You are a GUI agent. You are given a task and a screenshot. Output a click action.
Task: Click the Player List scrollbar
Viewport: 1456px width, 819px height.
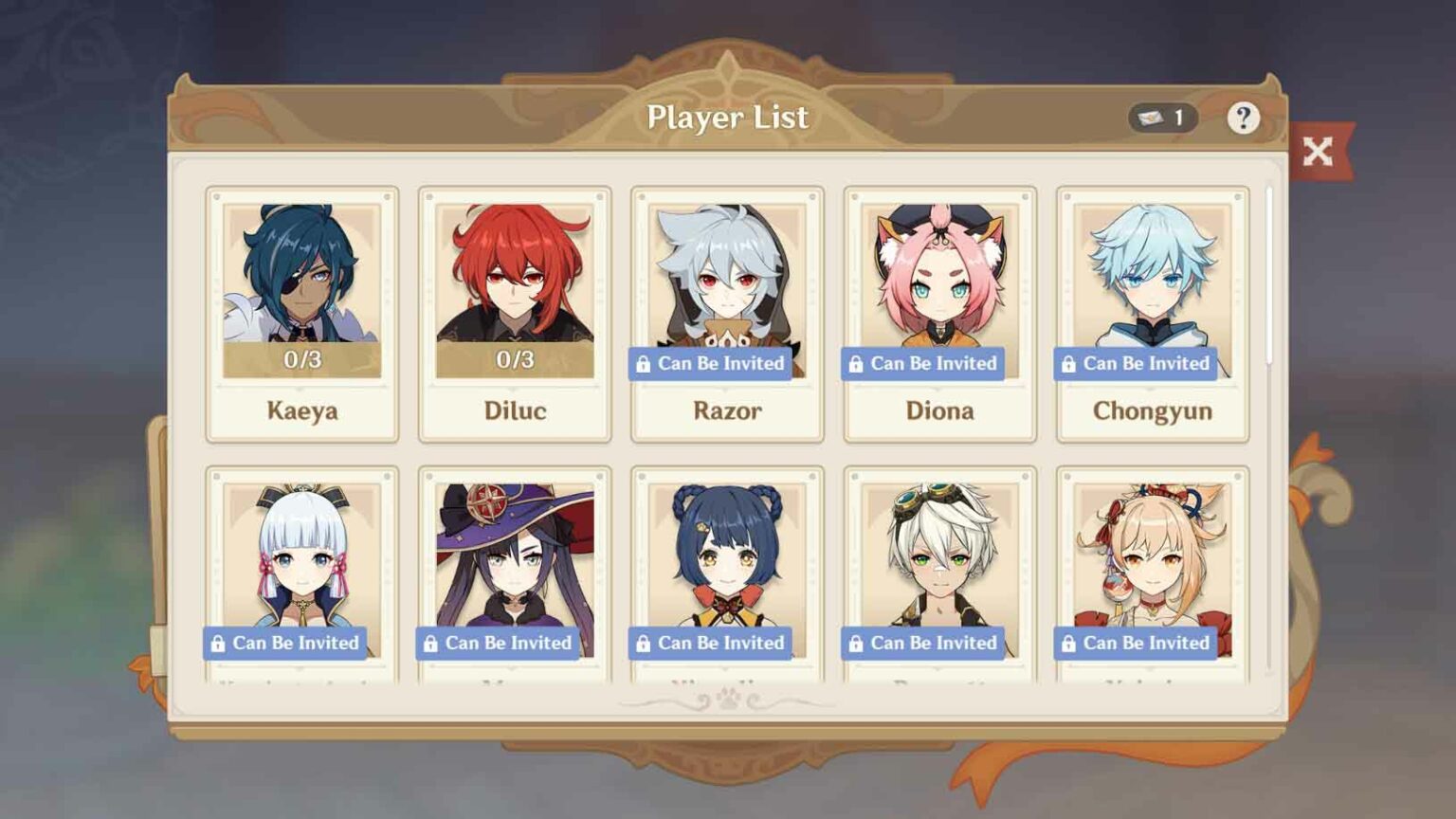[1269, 276]
